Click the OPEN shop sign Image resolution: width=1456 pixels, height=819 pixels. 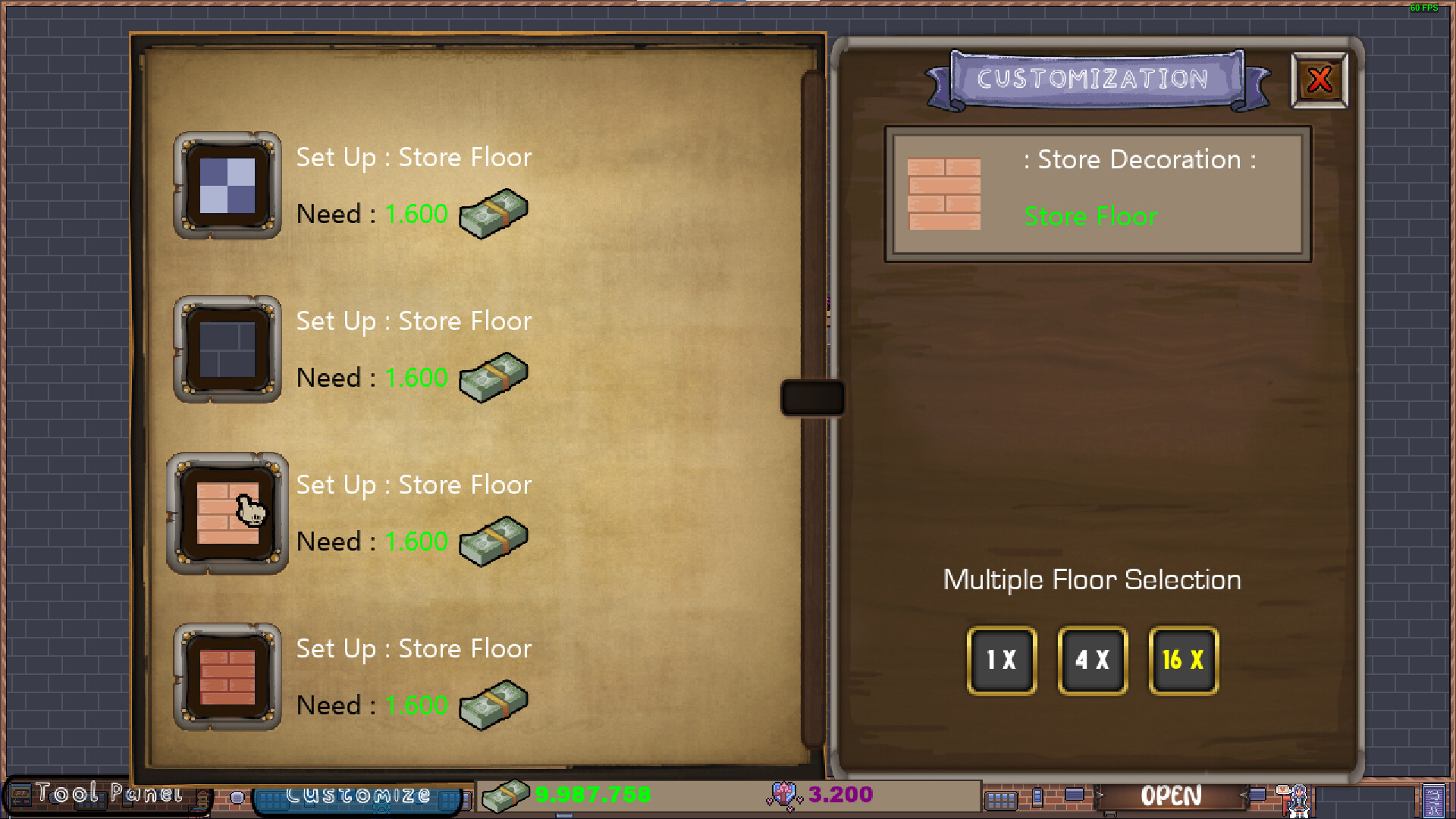pos(1170,795)
